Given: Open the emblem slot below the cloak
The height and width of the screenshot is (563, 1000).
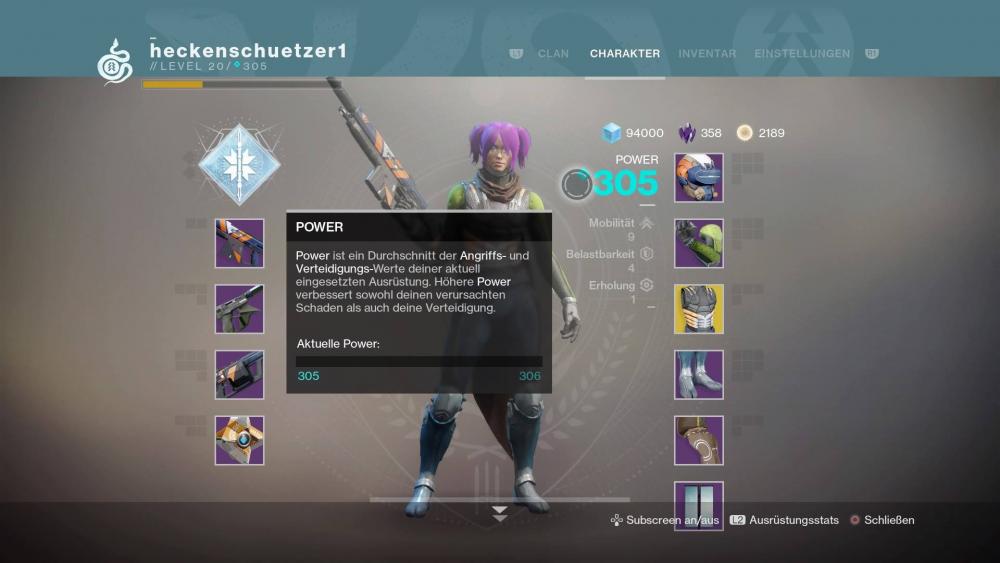Looking at the screenshot, I should [699, 505].
